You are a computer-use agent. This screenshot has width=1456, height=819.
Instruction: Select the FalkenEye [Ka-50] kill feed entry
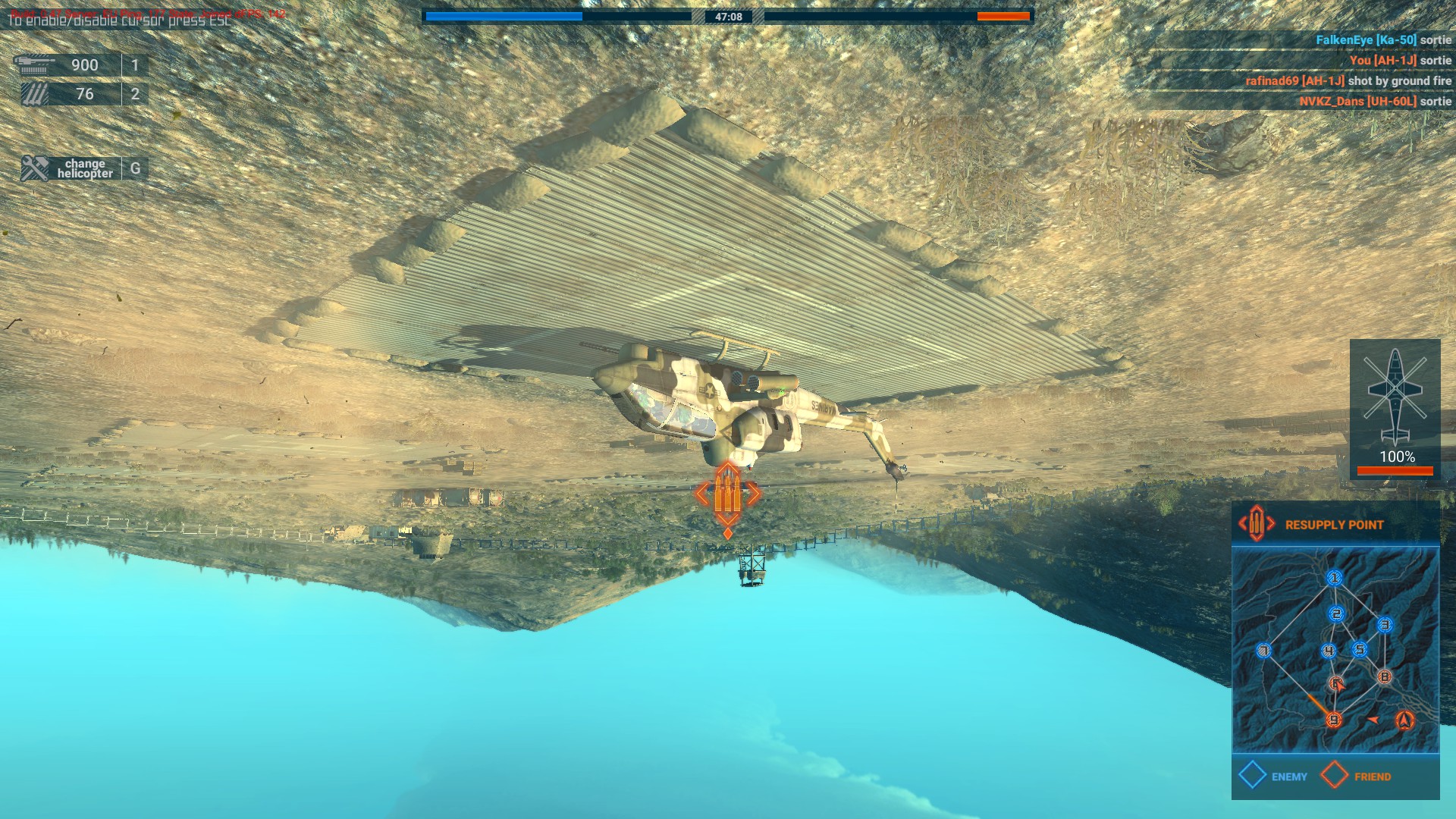[1385, 38]
